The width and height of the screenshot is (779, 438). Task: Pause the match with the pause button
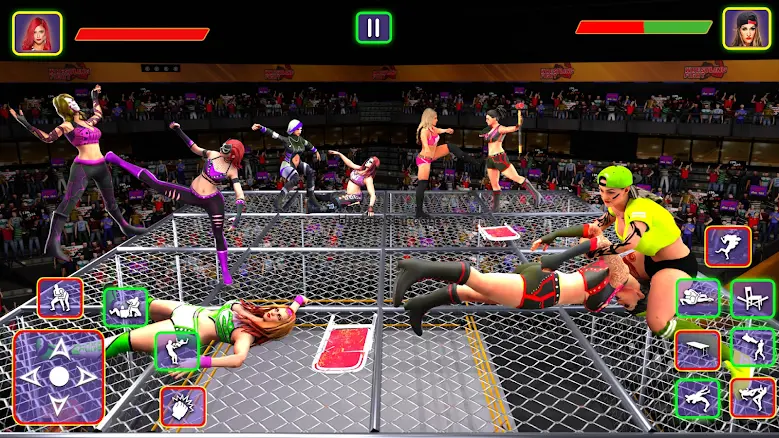point(373,27)
